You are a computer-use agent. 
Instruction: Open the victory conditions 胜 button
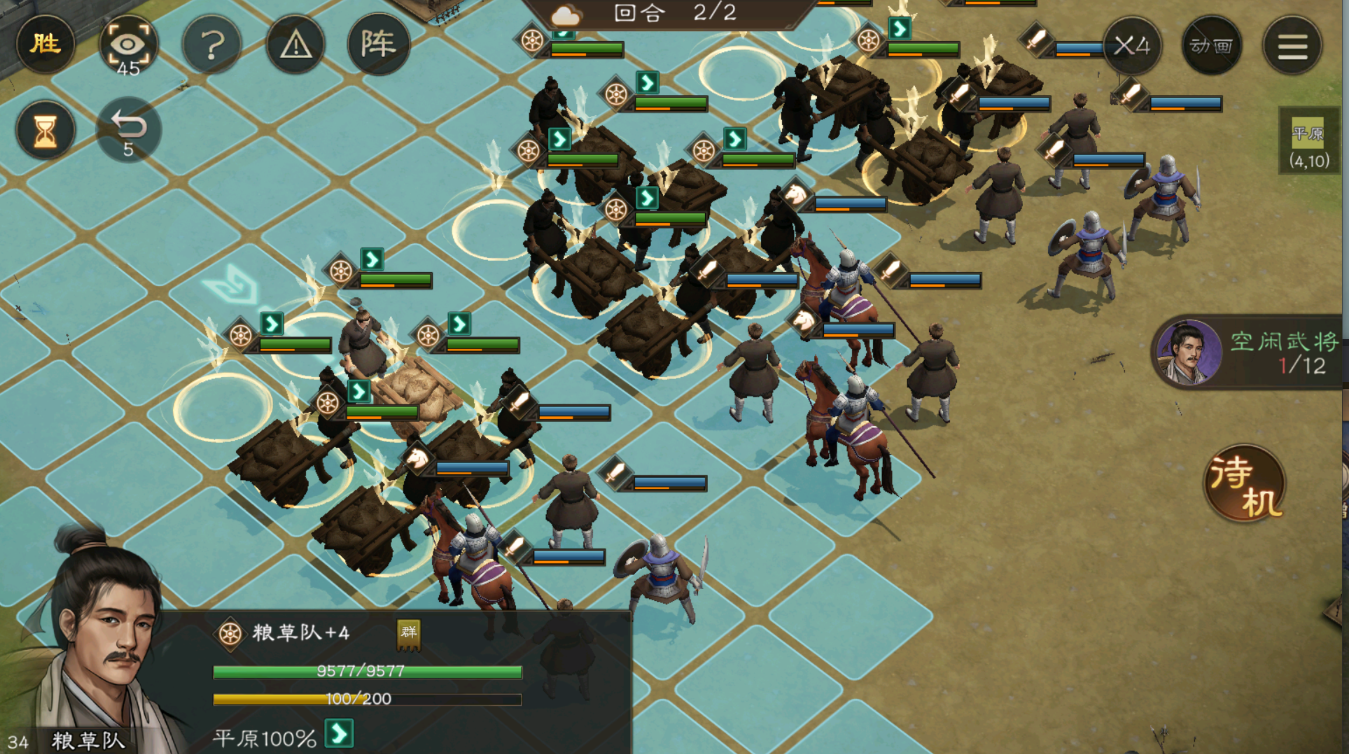[x=45, y=45]
